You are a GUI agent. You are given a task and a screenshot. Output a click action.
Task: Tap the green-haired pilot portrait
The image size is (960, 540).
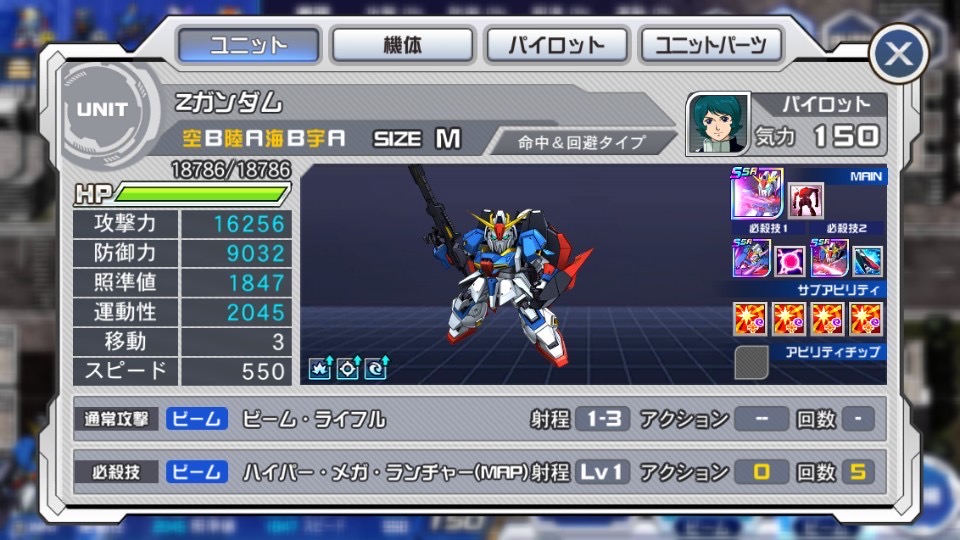coord(717,124)
